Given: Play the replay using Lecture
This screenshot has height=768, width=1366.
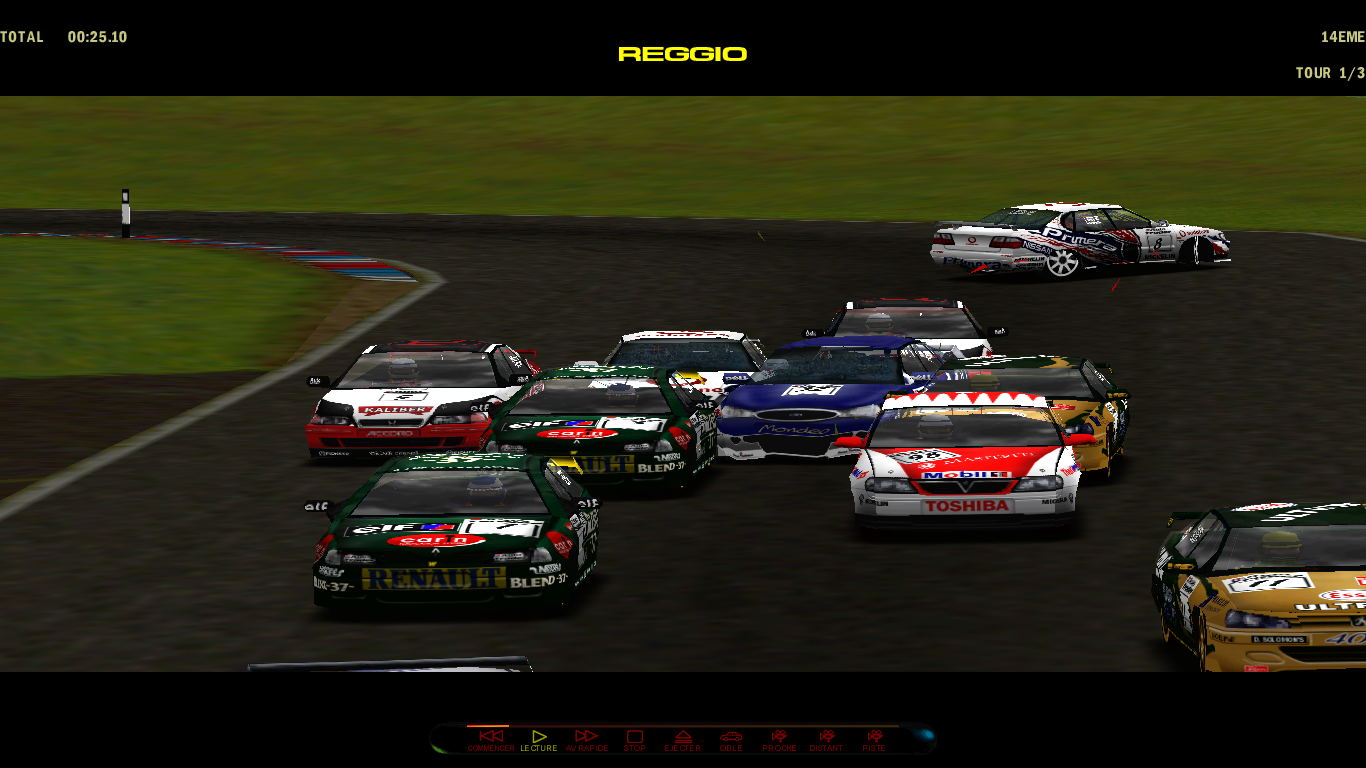Looking at the screenshot, I should (539, 738).
